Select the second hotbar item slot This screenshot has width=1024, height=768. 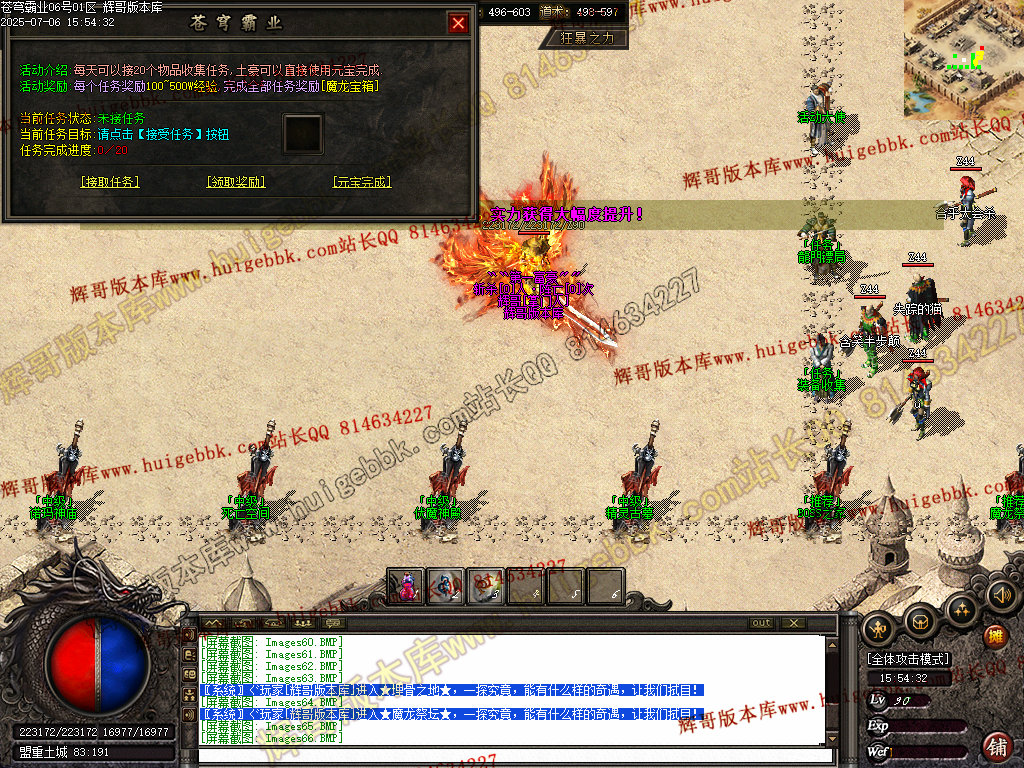point(446,587)
